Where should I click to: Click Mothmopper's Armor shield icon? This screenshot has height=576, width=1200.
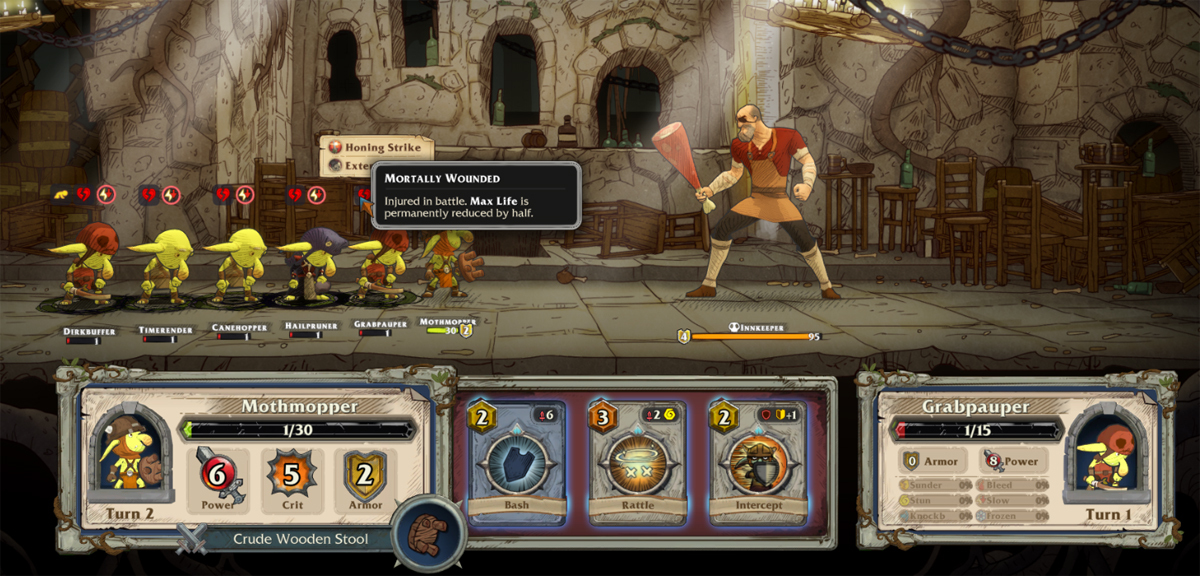(x=363, y=475)
